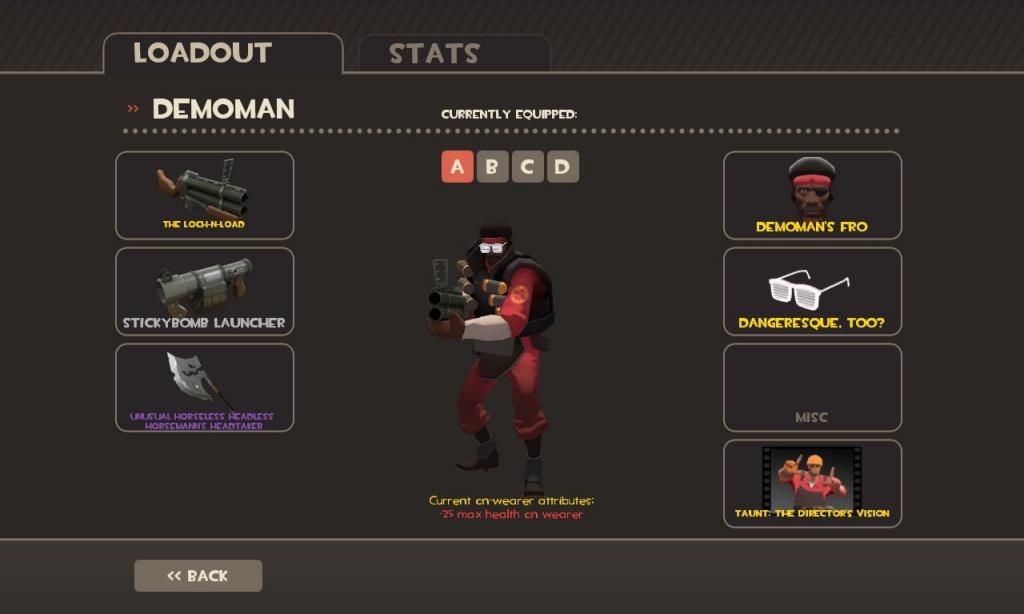Choose loadout preset C
1024x614 pixels.
[527, 167]
